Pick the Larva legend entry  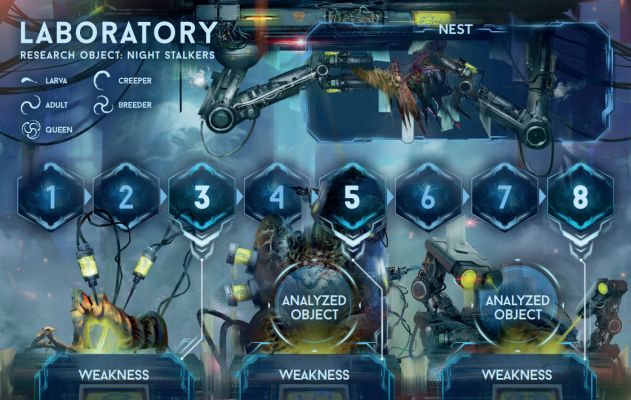click(x=50, y=77)
